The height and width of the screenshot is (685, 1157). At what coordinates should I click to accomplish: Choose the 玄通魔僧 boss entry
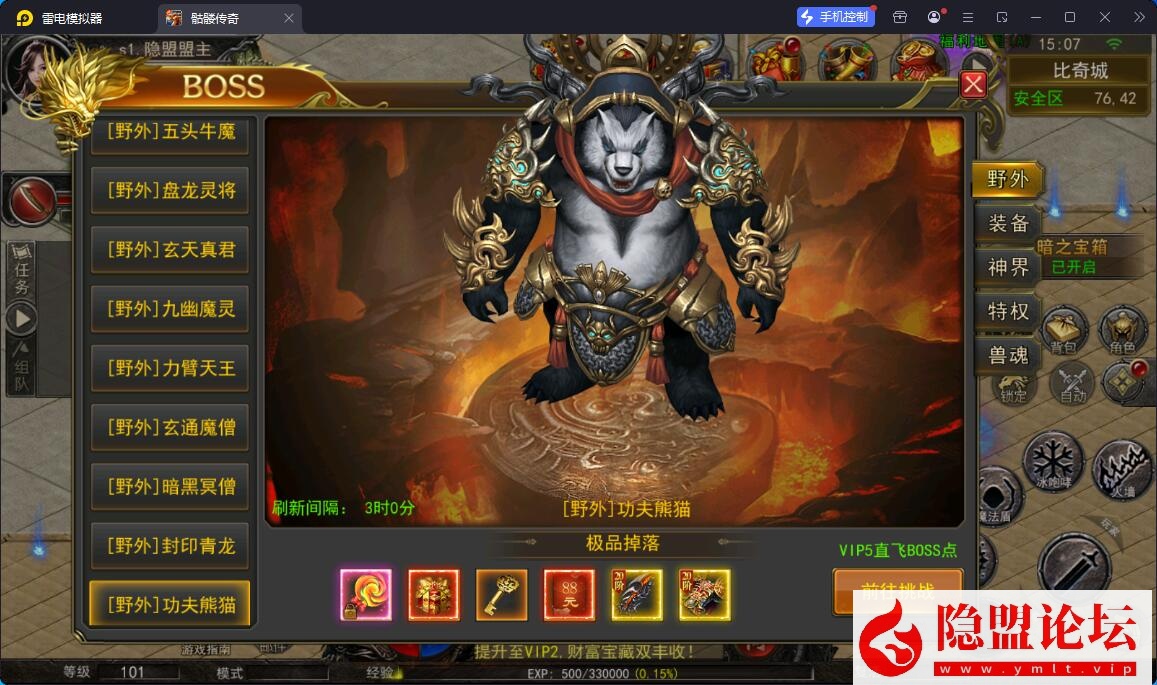click(x=170, y=427)
